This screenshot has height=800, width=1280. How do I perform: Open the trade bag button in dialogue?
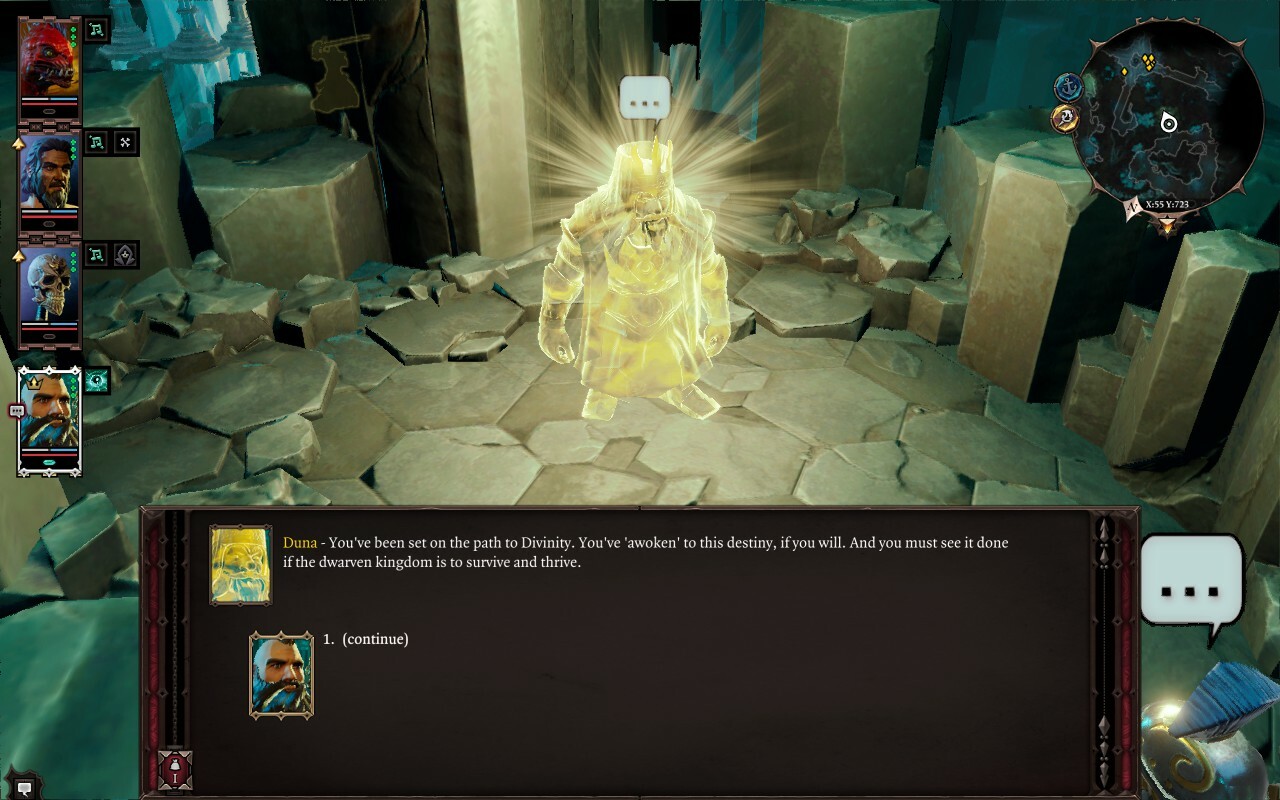click(175, 770)
